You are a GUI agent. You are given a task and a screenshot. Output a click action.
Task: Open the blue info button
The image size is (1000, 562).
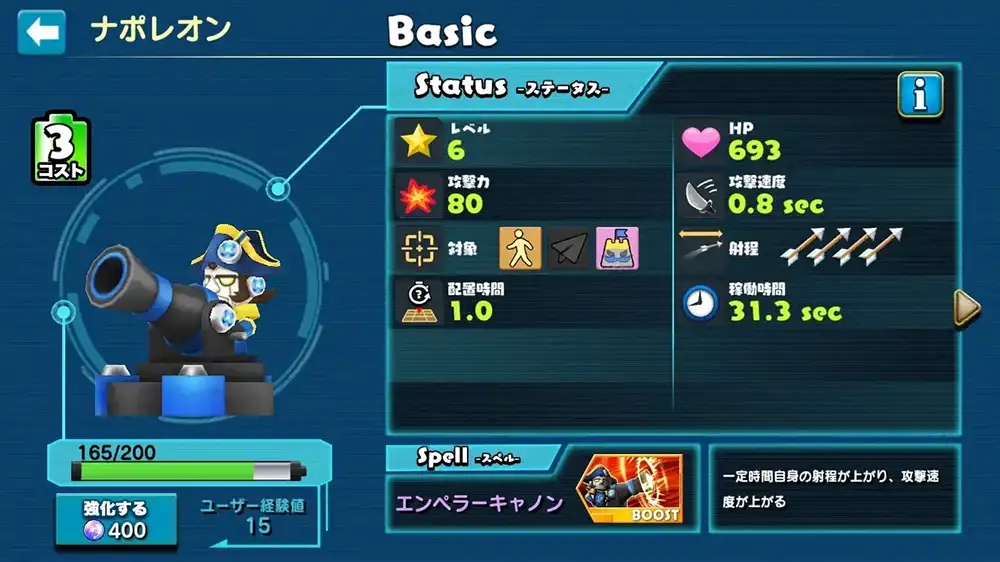(x=920, y=95)
